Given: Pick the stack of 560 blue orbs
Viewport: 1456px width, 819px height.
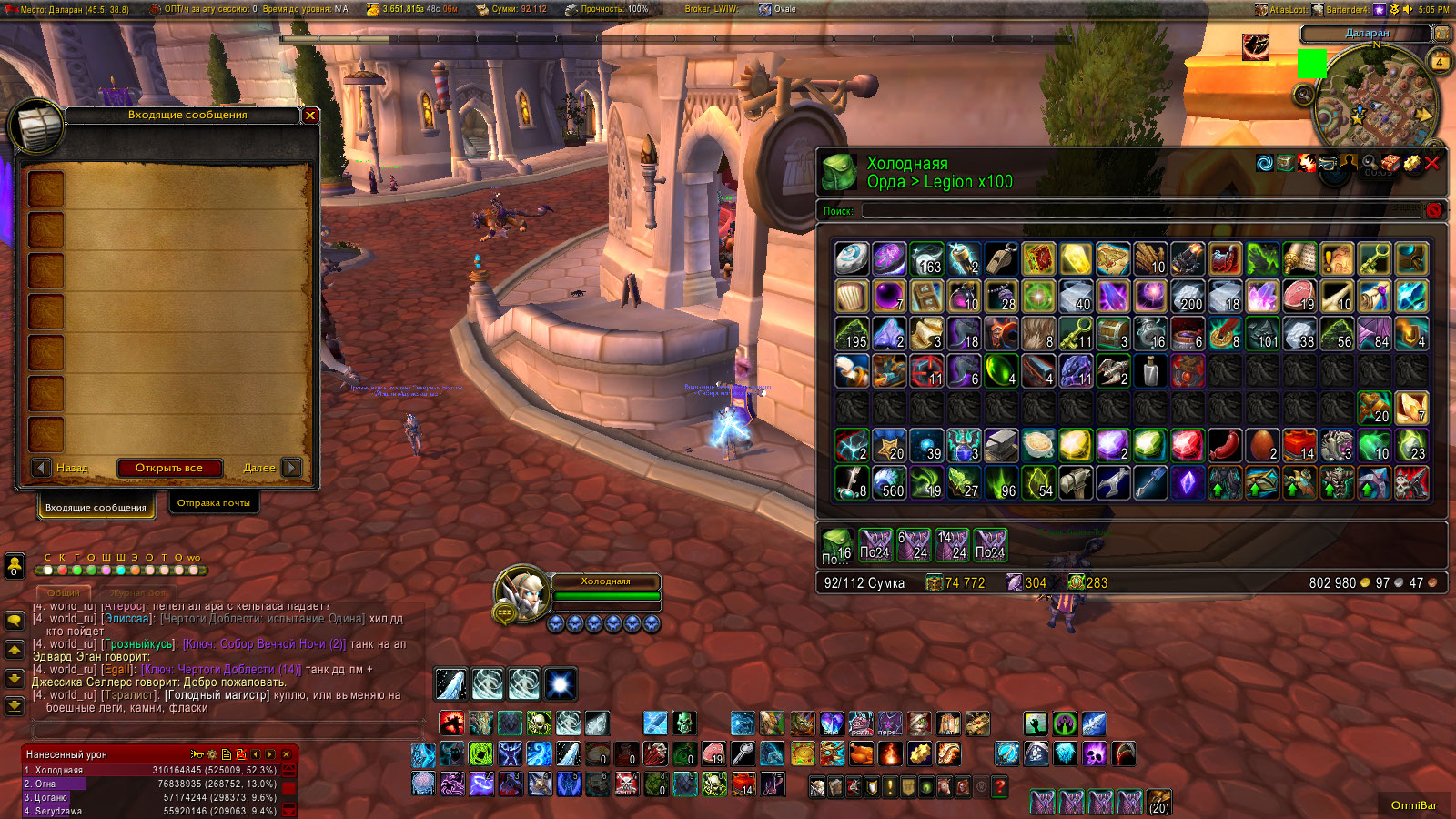Looking at the screenshot, I should (x=889, y=483).
